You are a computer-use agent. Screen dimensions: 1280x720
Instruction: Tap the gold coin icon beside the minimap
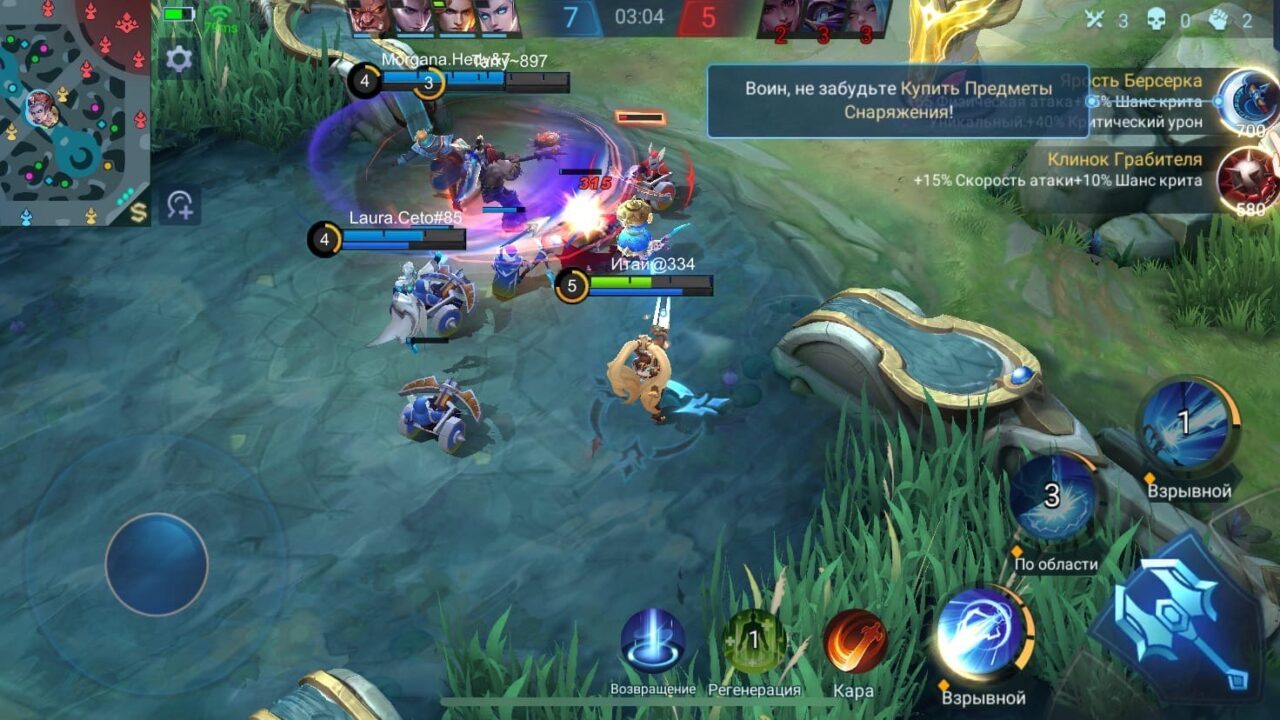(x=141, y=210)
